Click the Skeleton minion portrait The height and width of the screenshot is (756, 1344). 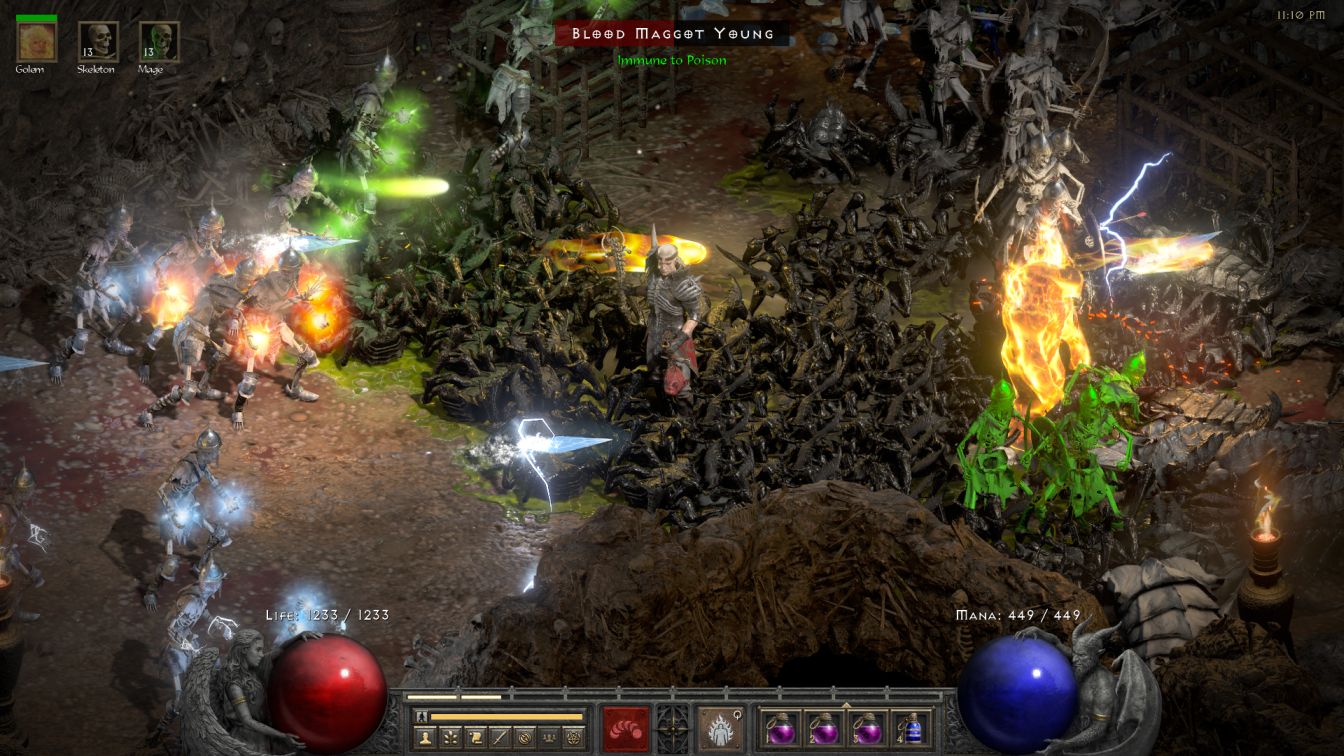[x=98, y=42]
